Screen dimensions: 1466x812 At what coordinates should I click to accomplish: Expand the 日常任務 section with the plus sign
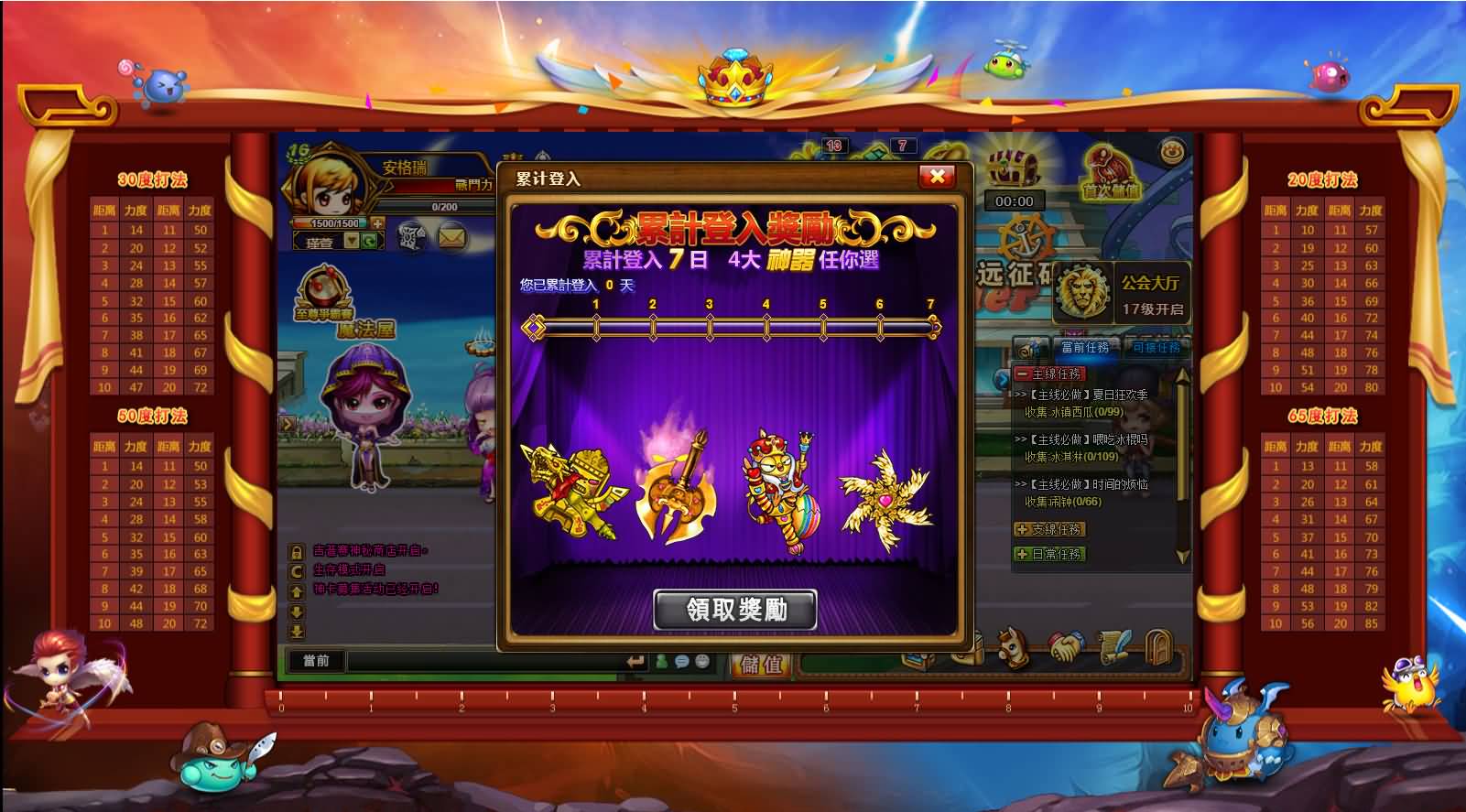click(1023, 554)
